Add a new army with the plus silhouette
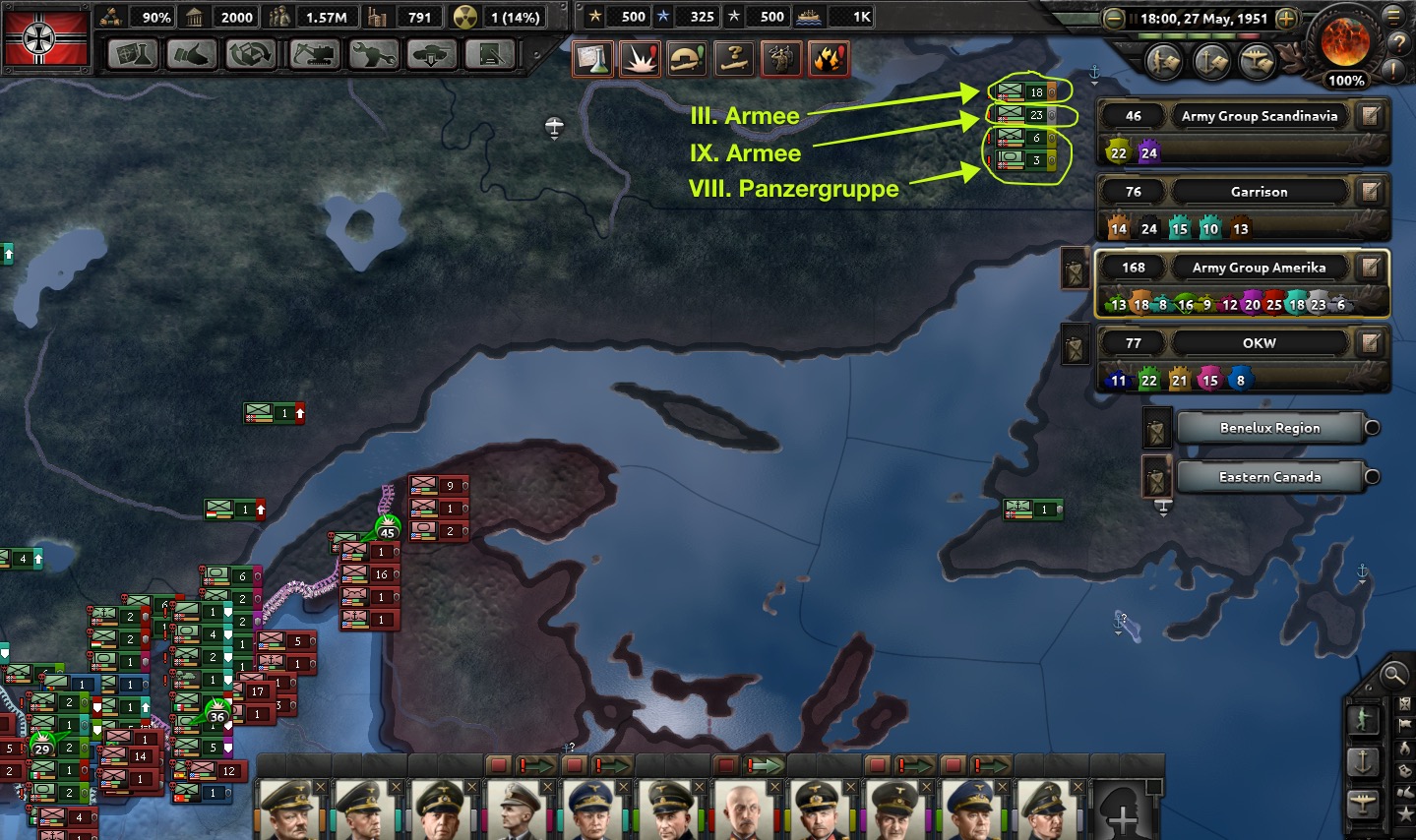Image resolution: width=1416 pixels, height=840 pixels. (x=1123, y=812)
